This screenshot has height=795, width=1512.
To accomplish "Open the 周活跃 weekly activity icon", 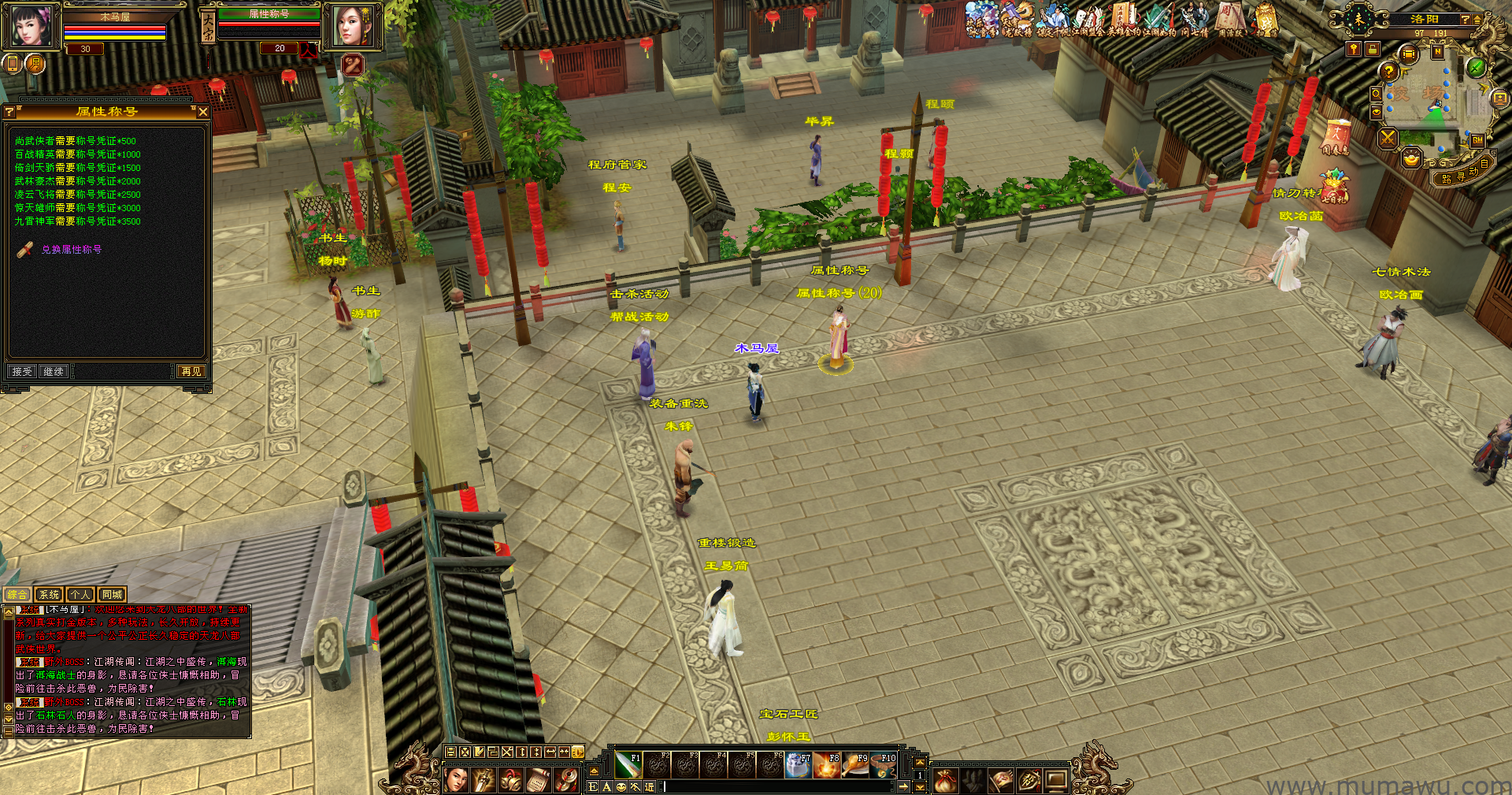I will pyautogui.click(x=1229, y=19).
